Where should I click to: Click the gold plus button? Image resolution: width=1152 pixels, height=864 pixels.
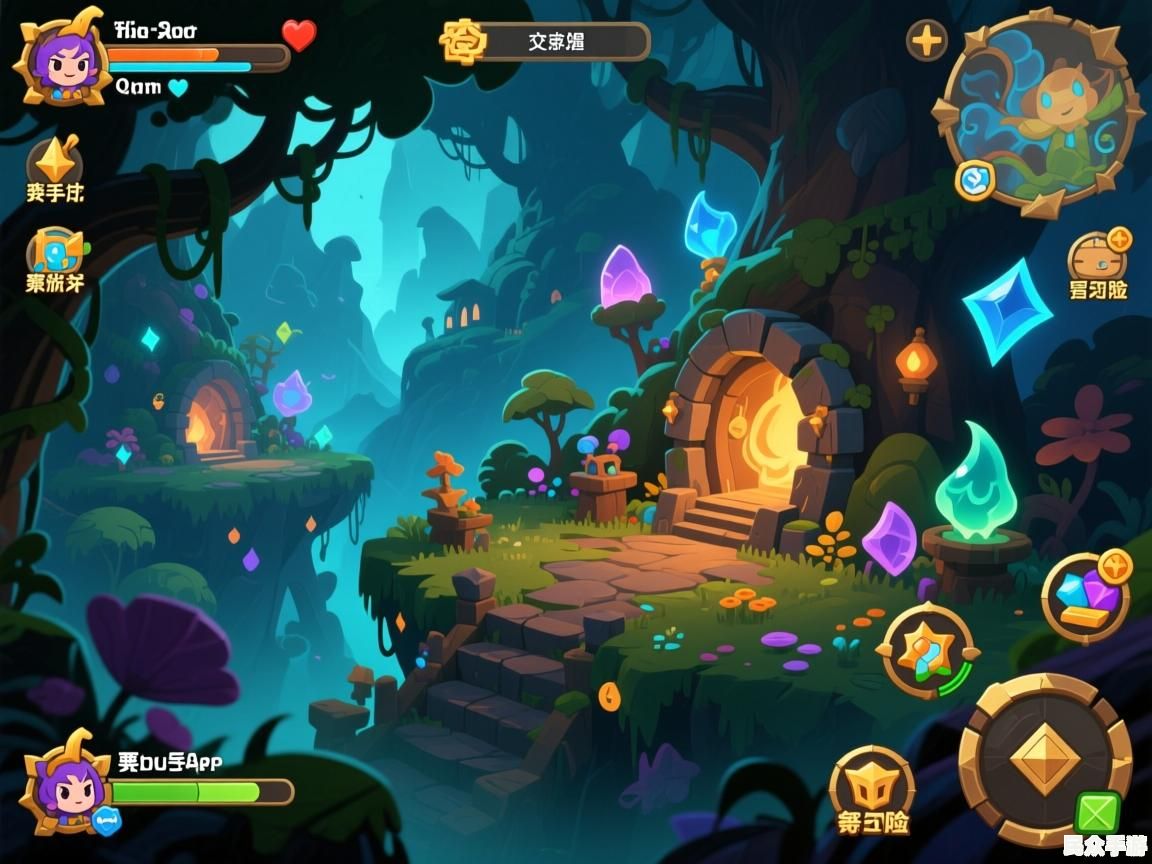pos(927,41)
